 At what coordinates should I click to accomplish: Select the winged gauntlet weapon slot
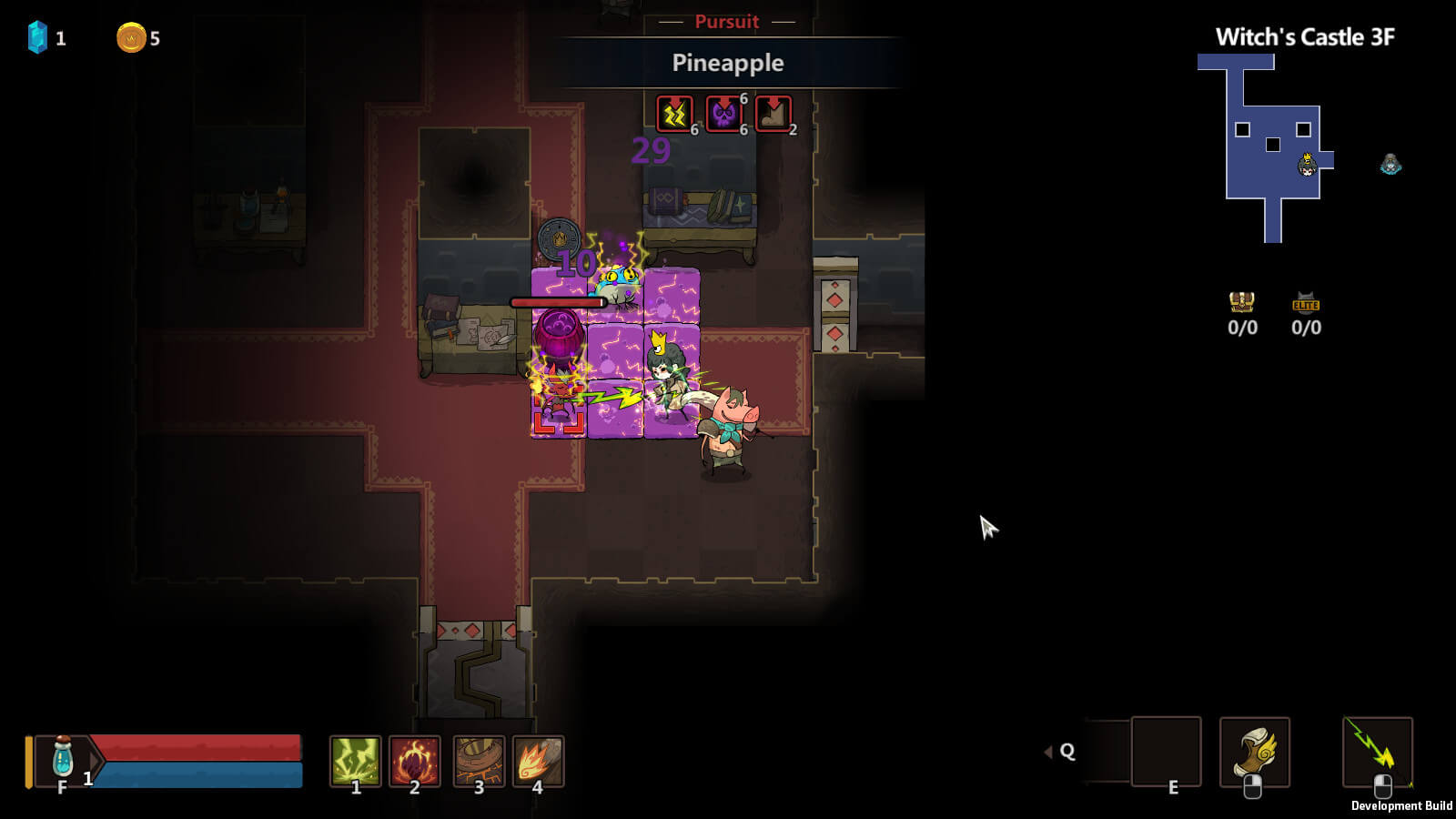[x=1255, y=752]
